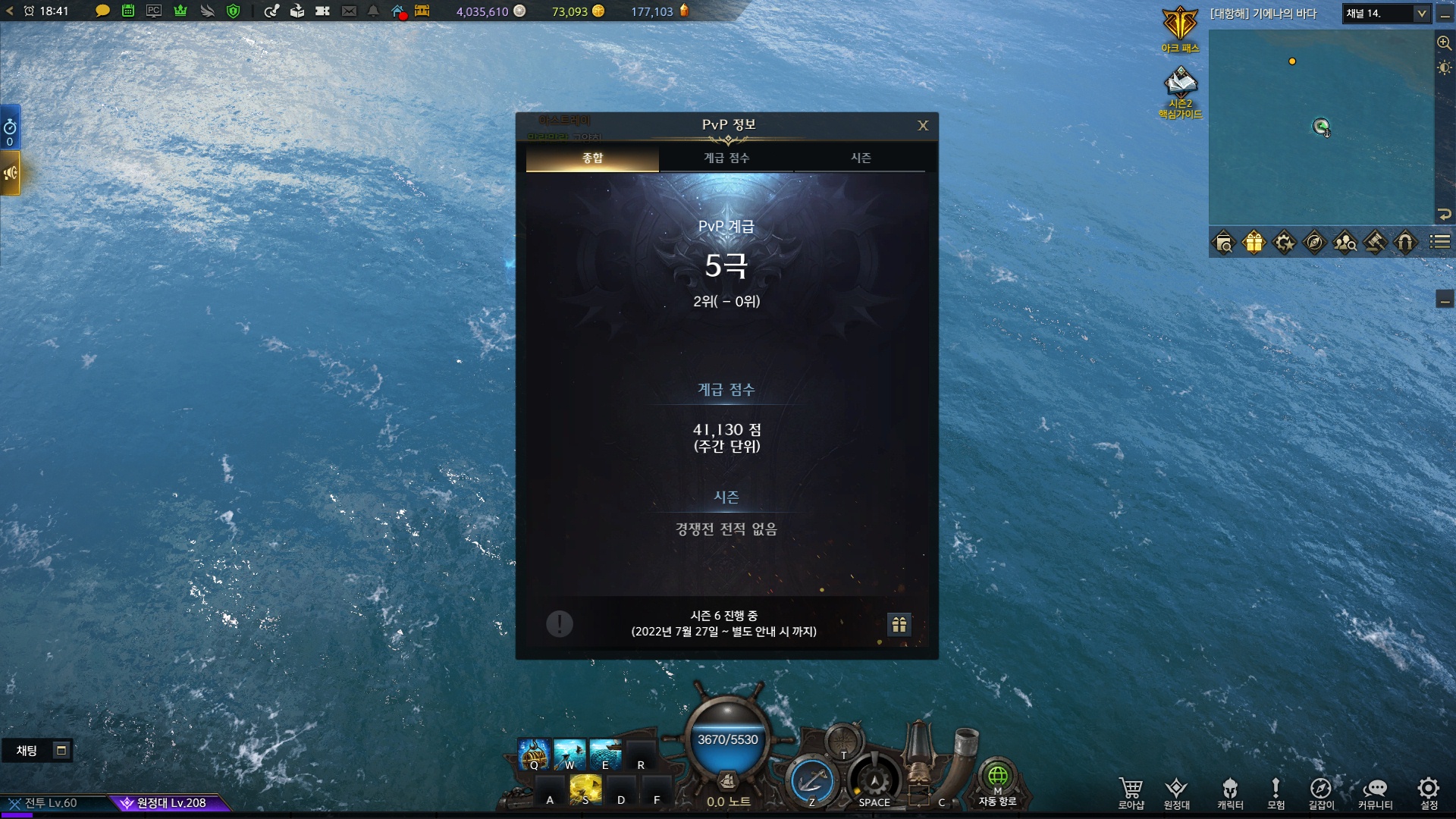
Task: Open the 캐릭터 character menu
Action: 1228,791
